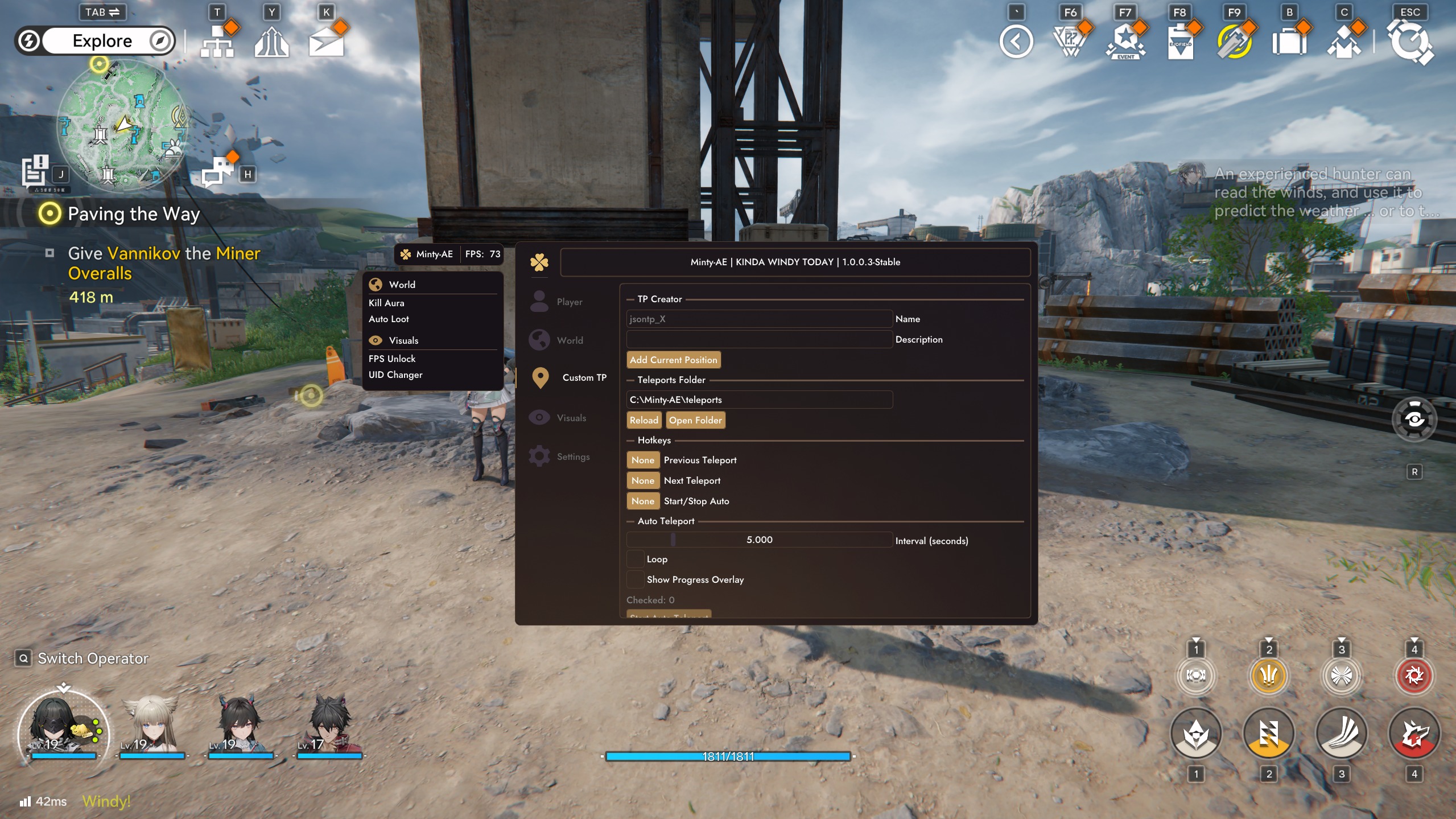Set hotkey for Next Teleport
Screen dimensions: 1456x819
coord(642,480)
